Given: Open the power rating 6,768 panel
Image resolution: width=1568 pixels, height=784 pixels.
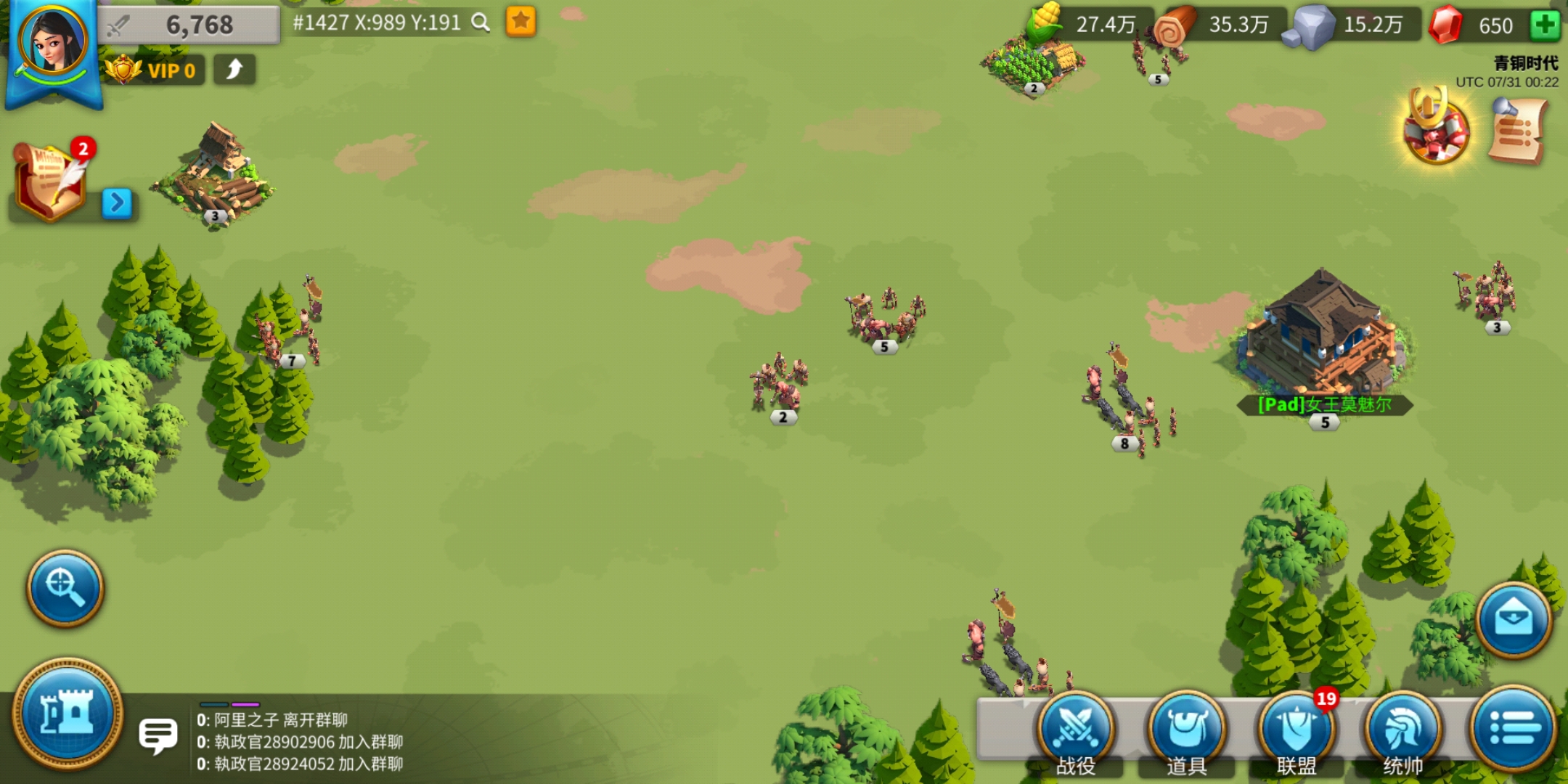Looking at the screenshot, I should 189,25.
